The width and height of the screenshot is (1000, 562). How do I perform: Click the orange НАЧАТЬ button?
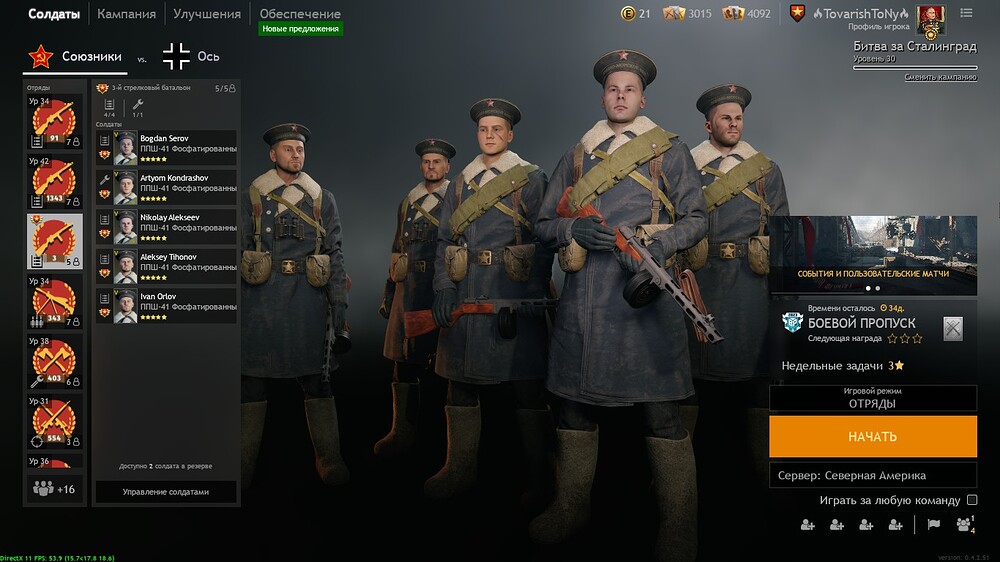click(872, 437)
